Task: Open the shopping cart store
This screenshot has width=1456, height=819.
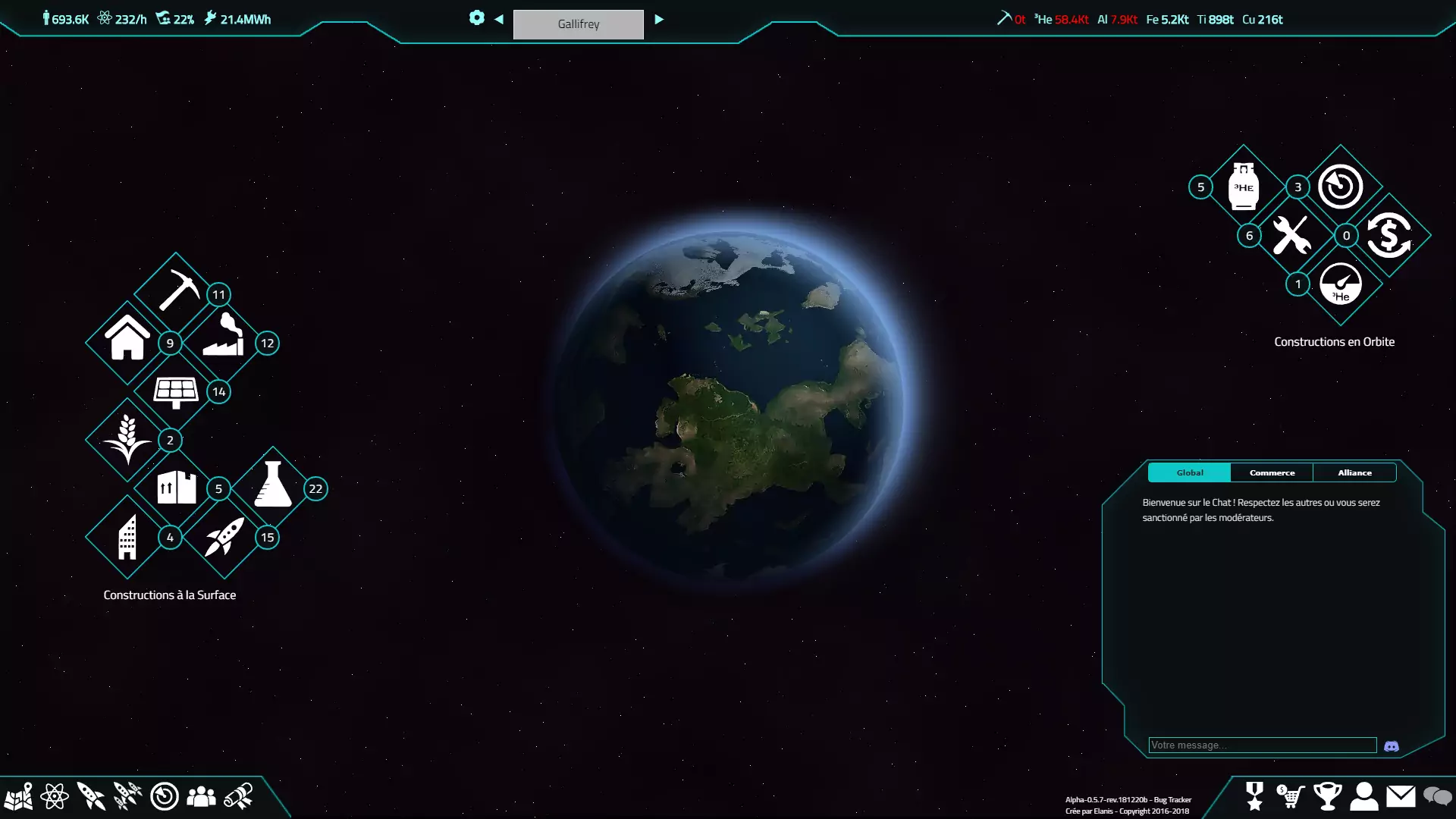Action: 1291,796
